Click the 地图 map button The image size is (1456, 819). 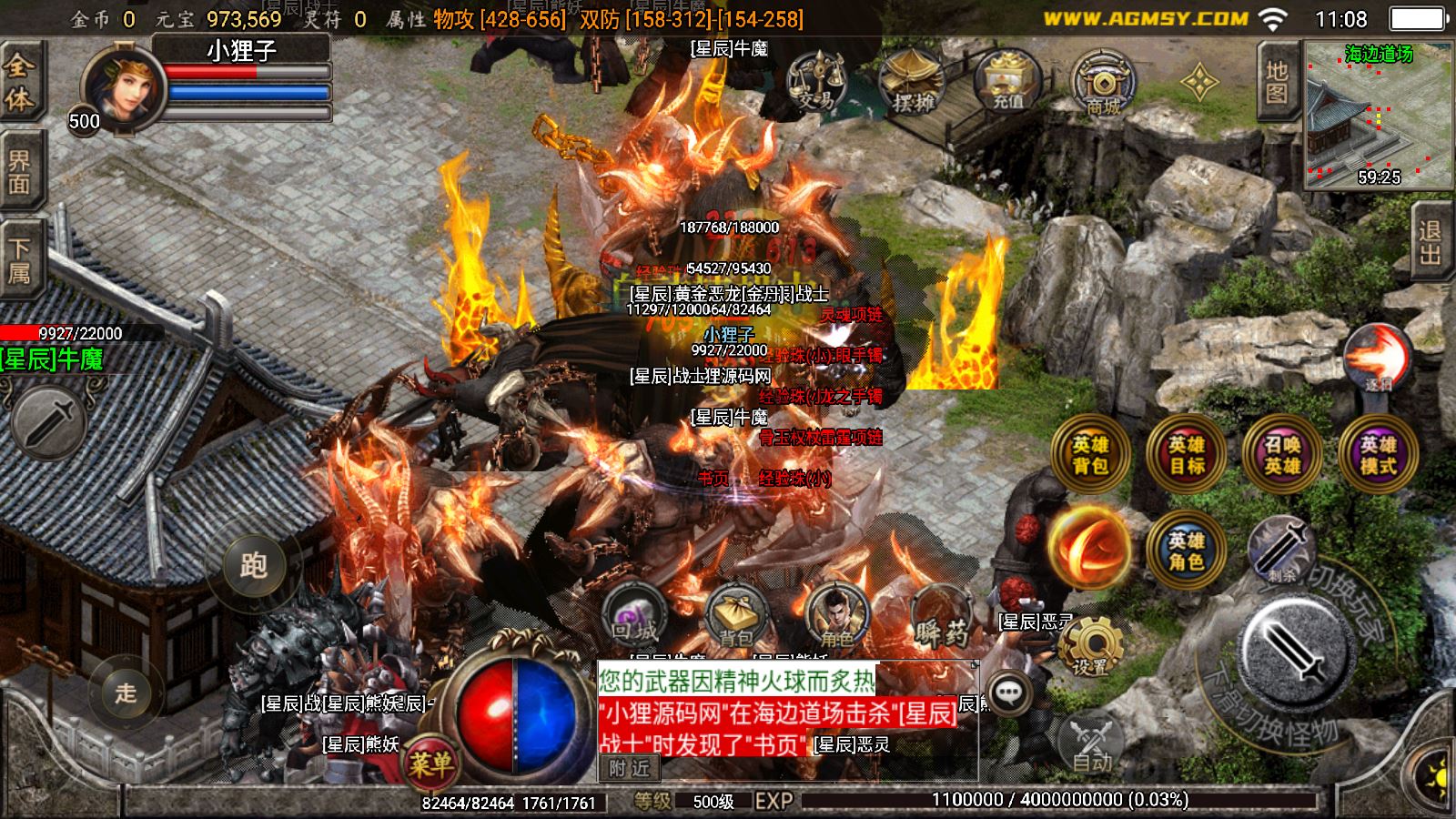(x=1277, y=83)
